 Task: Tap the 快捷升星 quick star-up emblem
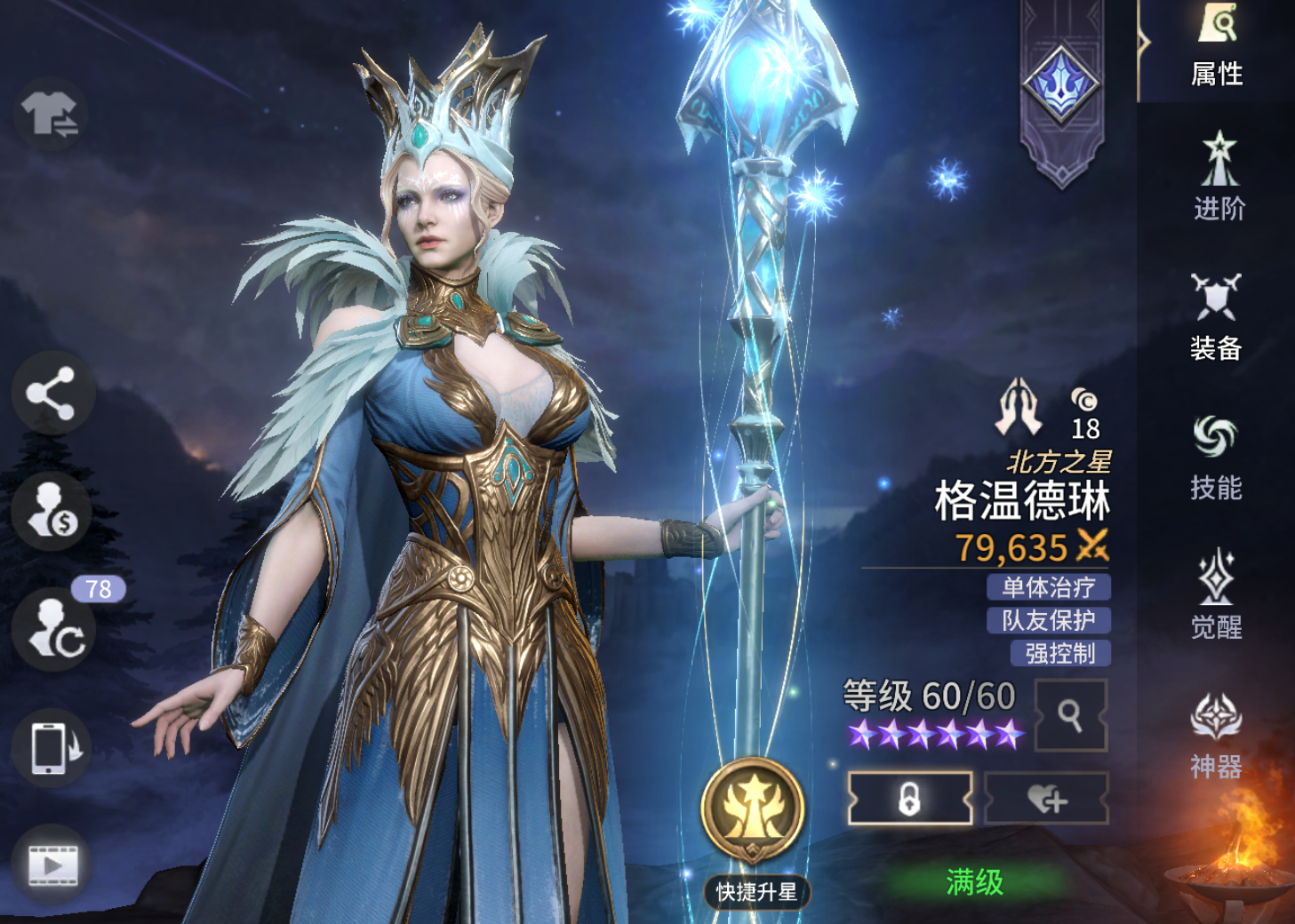tap(755, 810)
